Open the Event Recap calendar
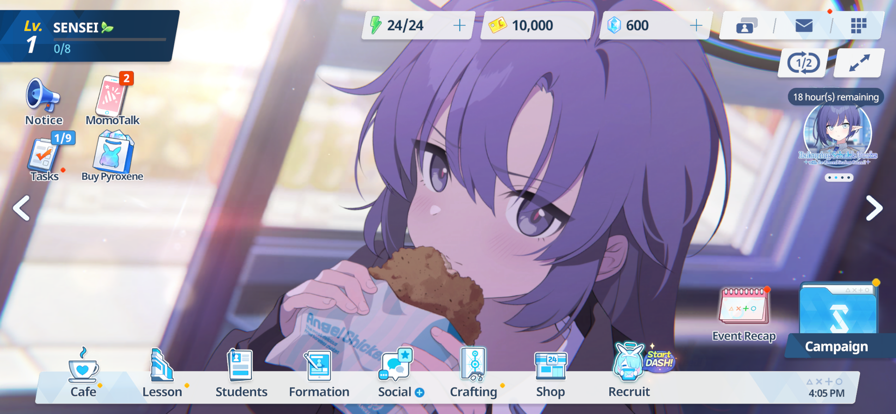Screen dimensions: 896x414 click(744, 313)
